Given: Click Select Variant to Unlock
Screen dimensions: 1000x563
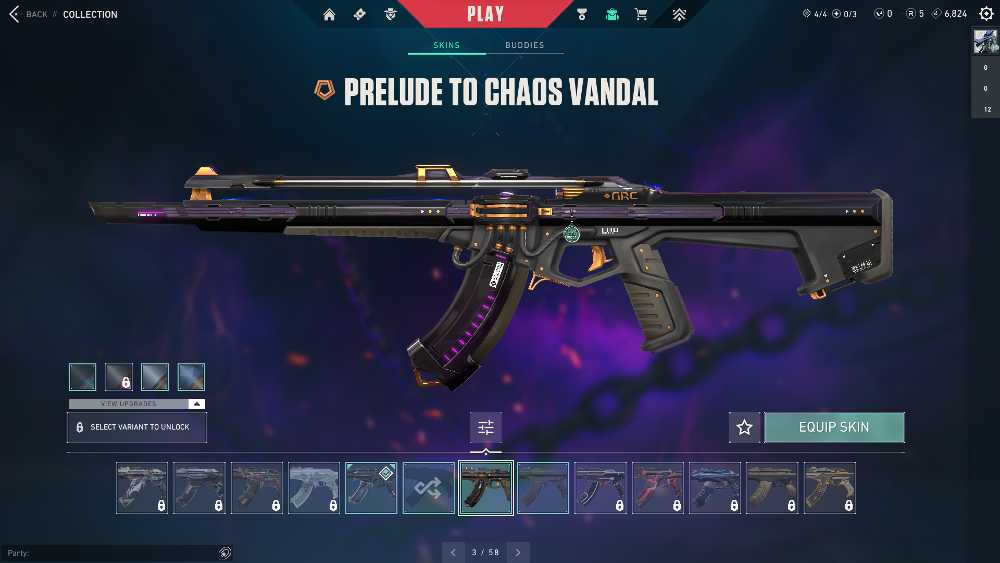Looking at the screenshot, I should click(x=137, y=427).
